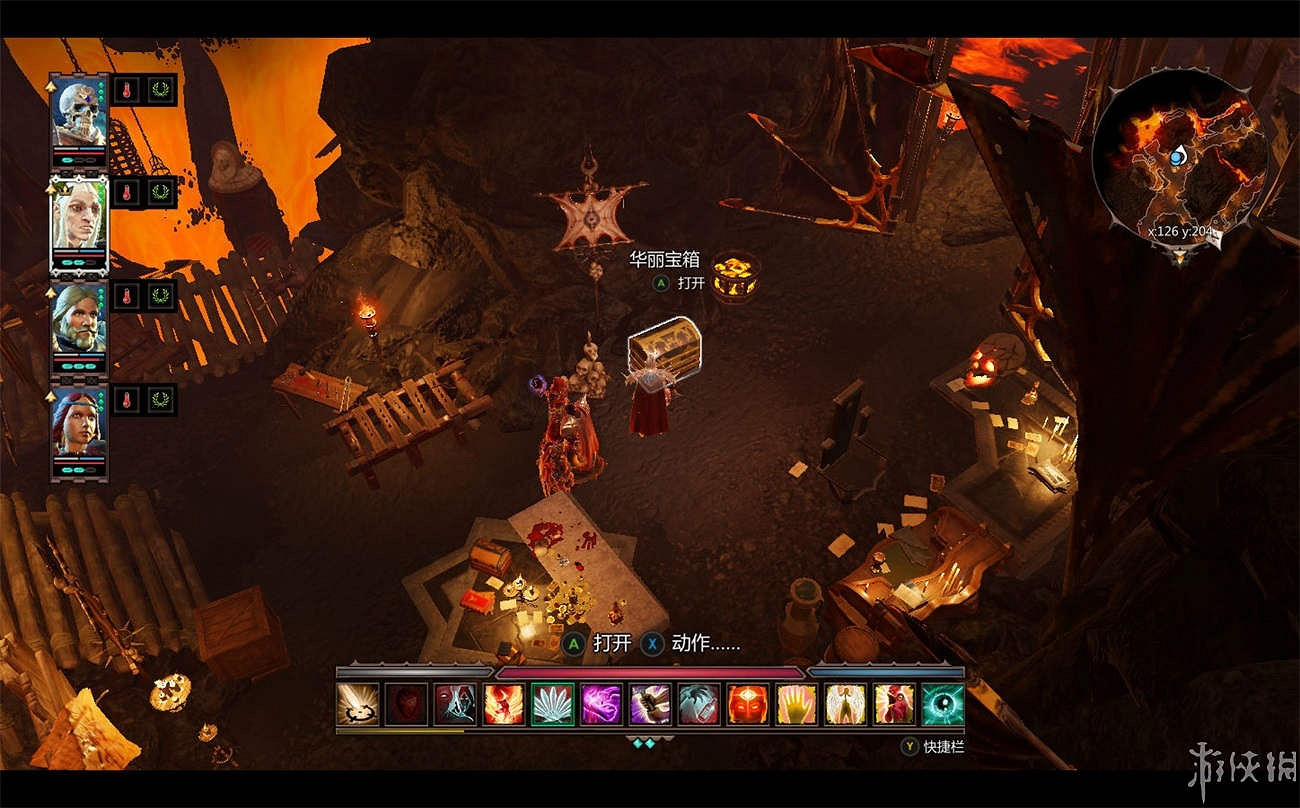Cast the teal eye skill
Image resolution: width=1300 pixels, height=808 pixels.
click(x=943, y=704)
